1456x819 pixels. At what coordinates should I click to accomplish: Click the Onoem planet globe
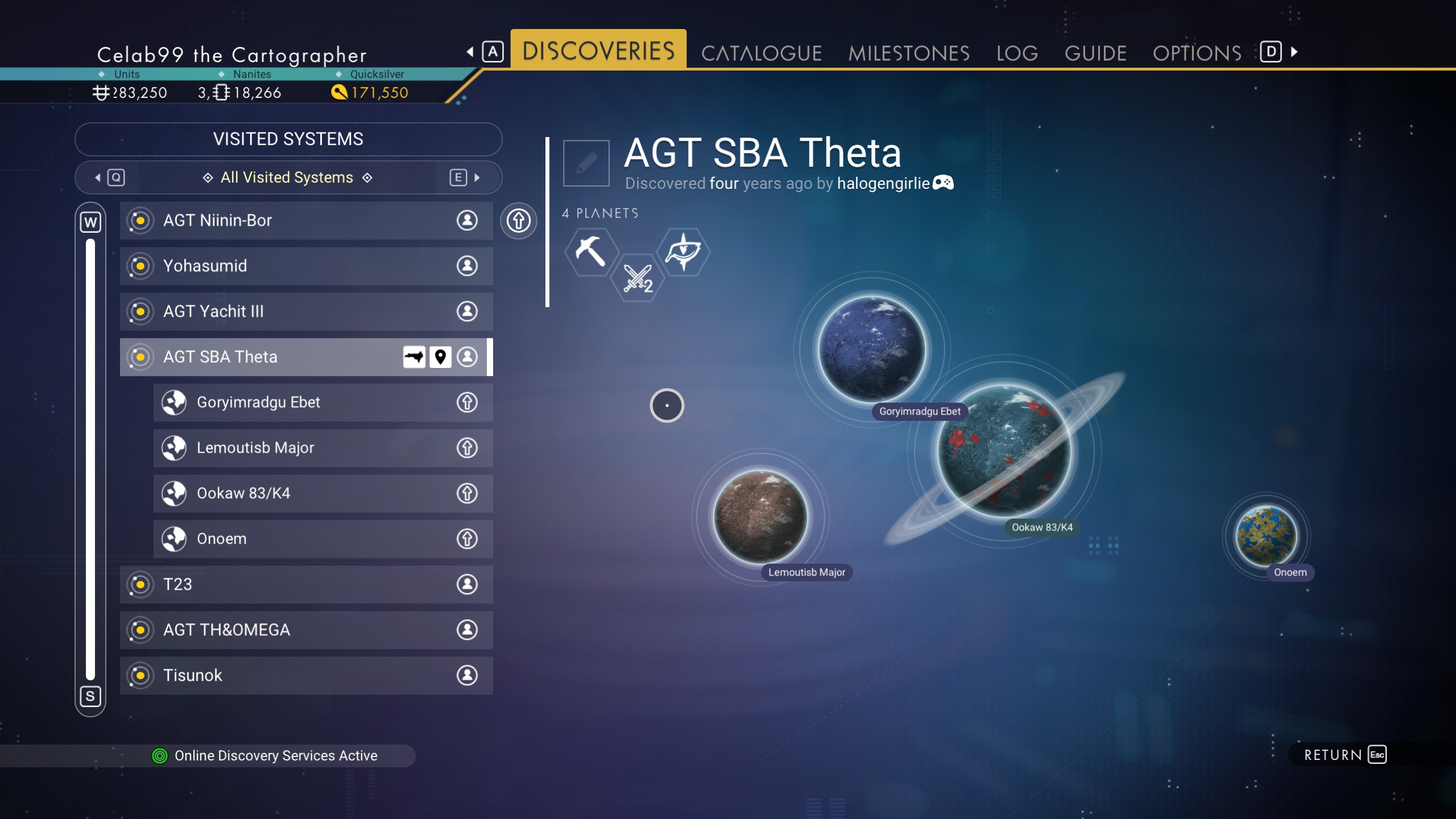pyautogui.click(x=1266, y=536)
